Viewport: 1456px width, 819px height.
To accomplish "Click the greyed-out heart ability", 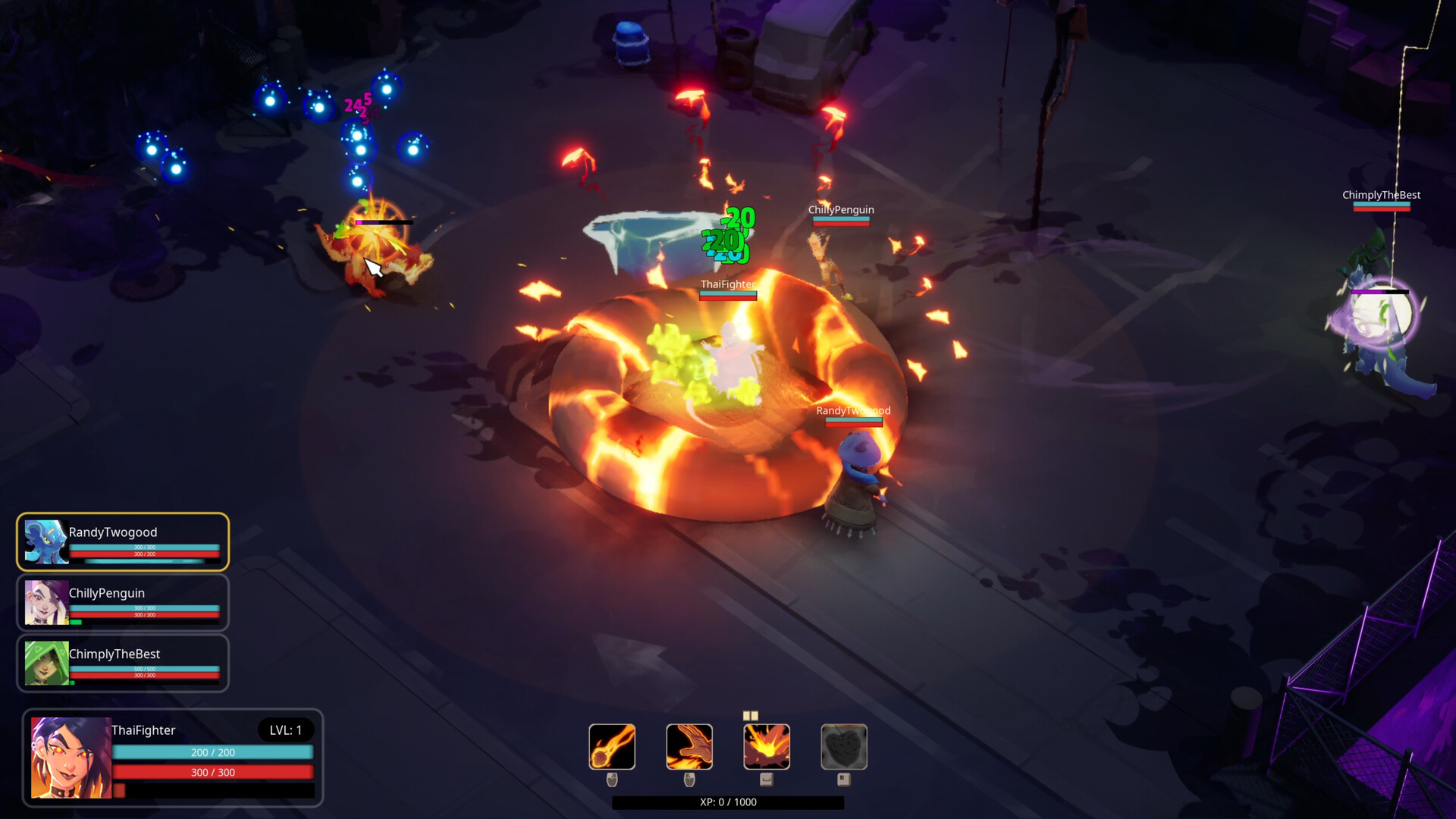I will (x=844, y=746).
